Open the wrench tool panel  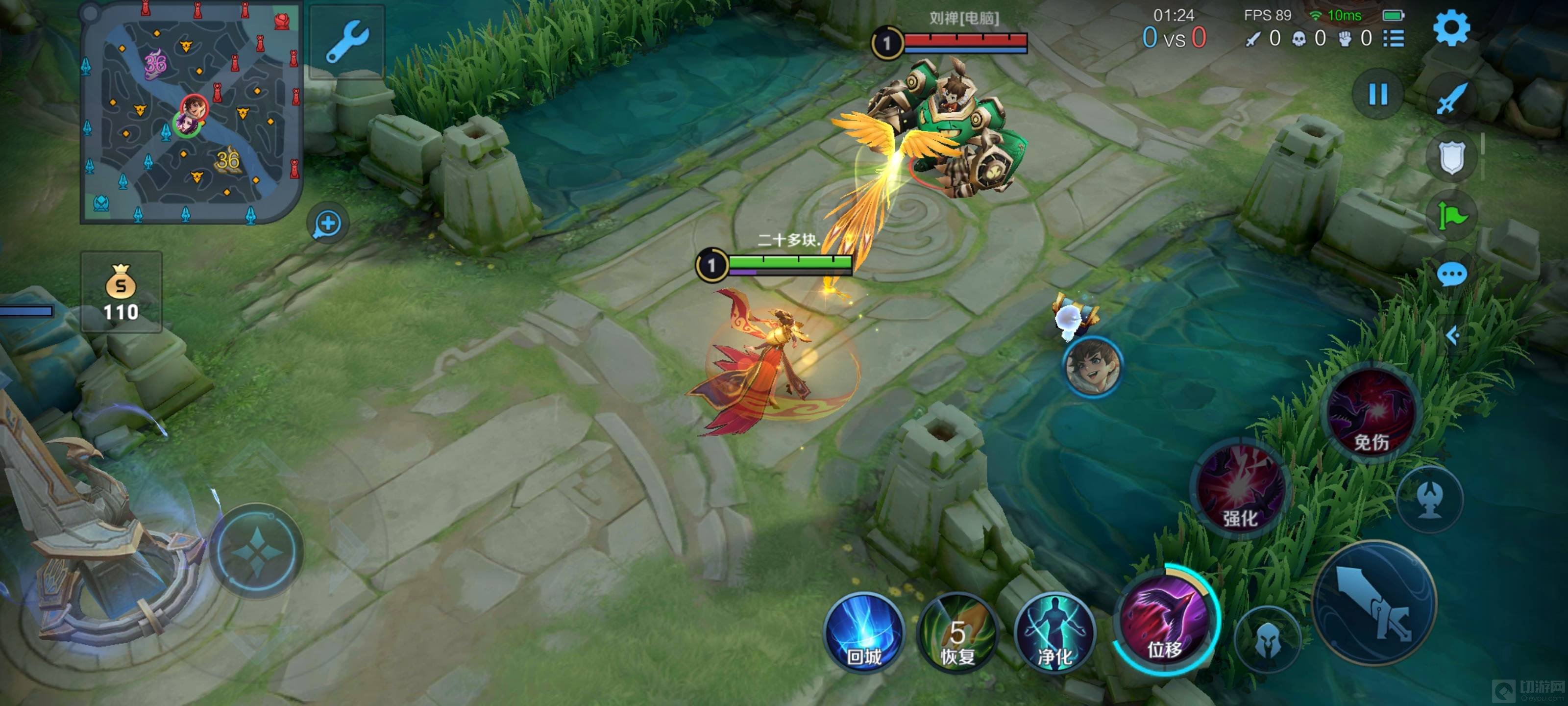click(x=347, y=42)
